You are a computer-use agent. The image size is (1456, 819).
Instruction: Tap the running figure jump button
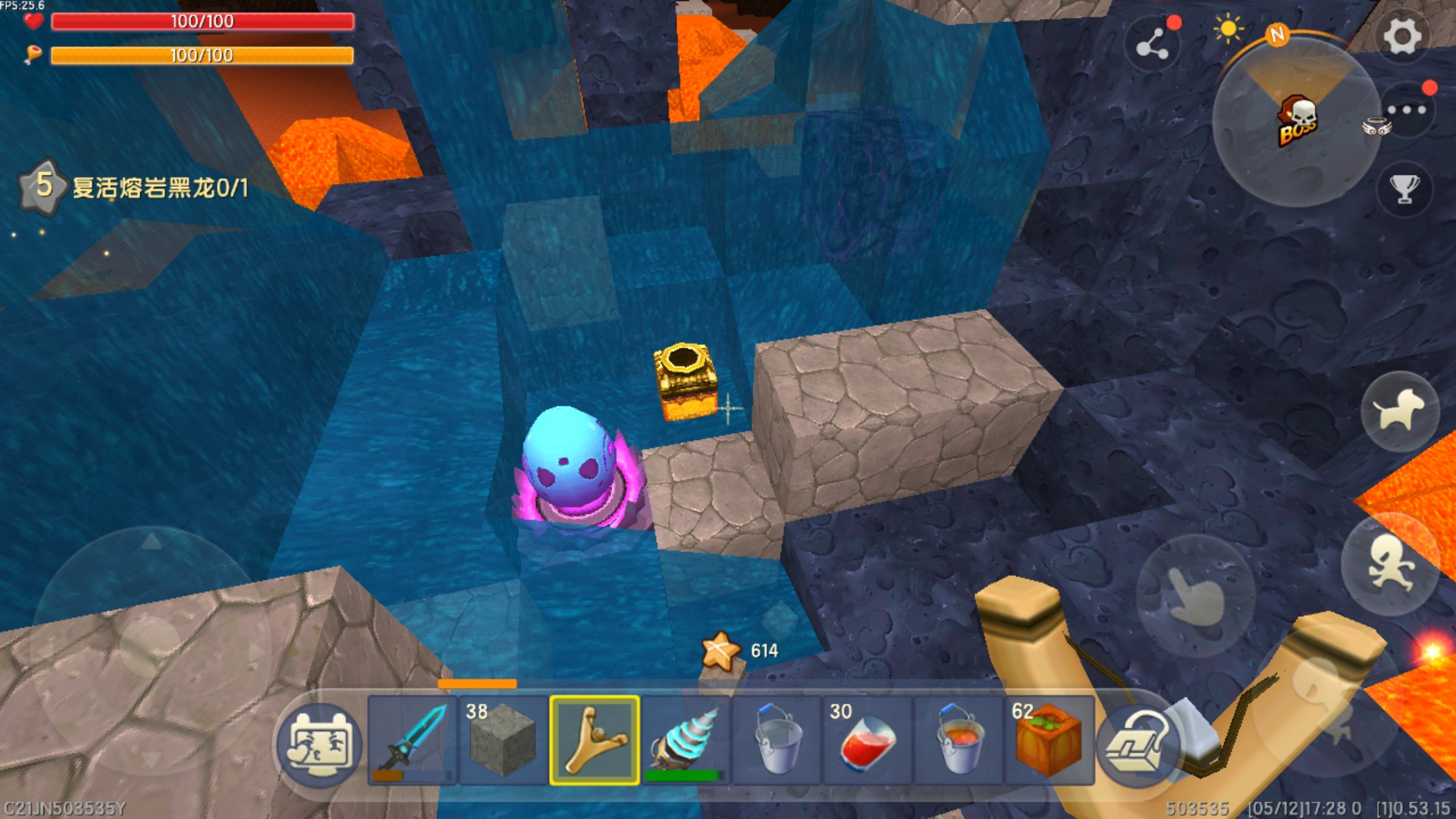click(1389, 565)
